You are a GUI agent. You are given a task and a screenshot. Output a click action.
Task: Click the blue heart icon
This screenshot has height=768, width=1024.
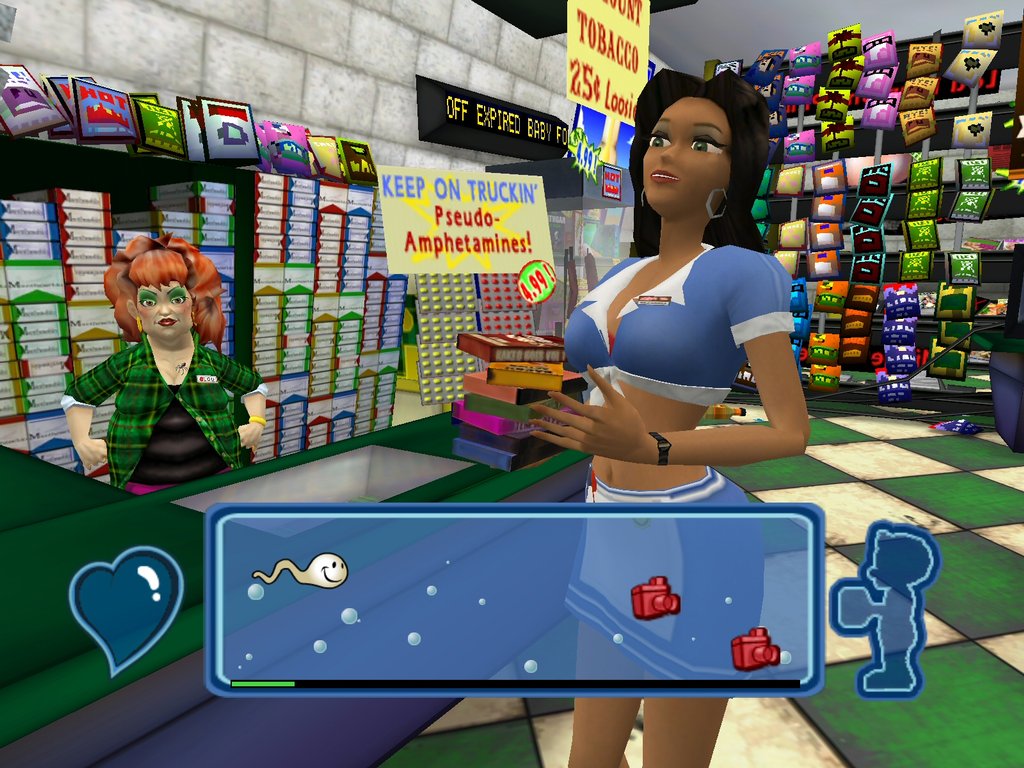pos(125,605)
